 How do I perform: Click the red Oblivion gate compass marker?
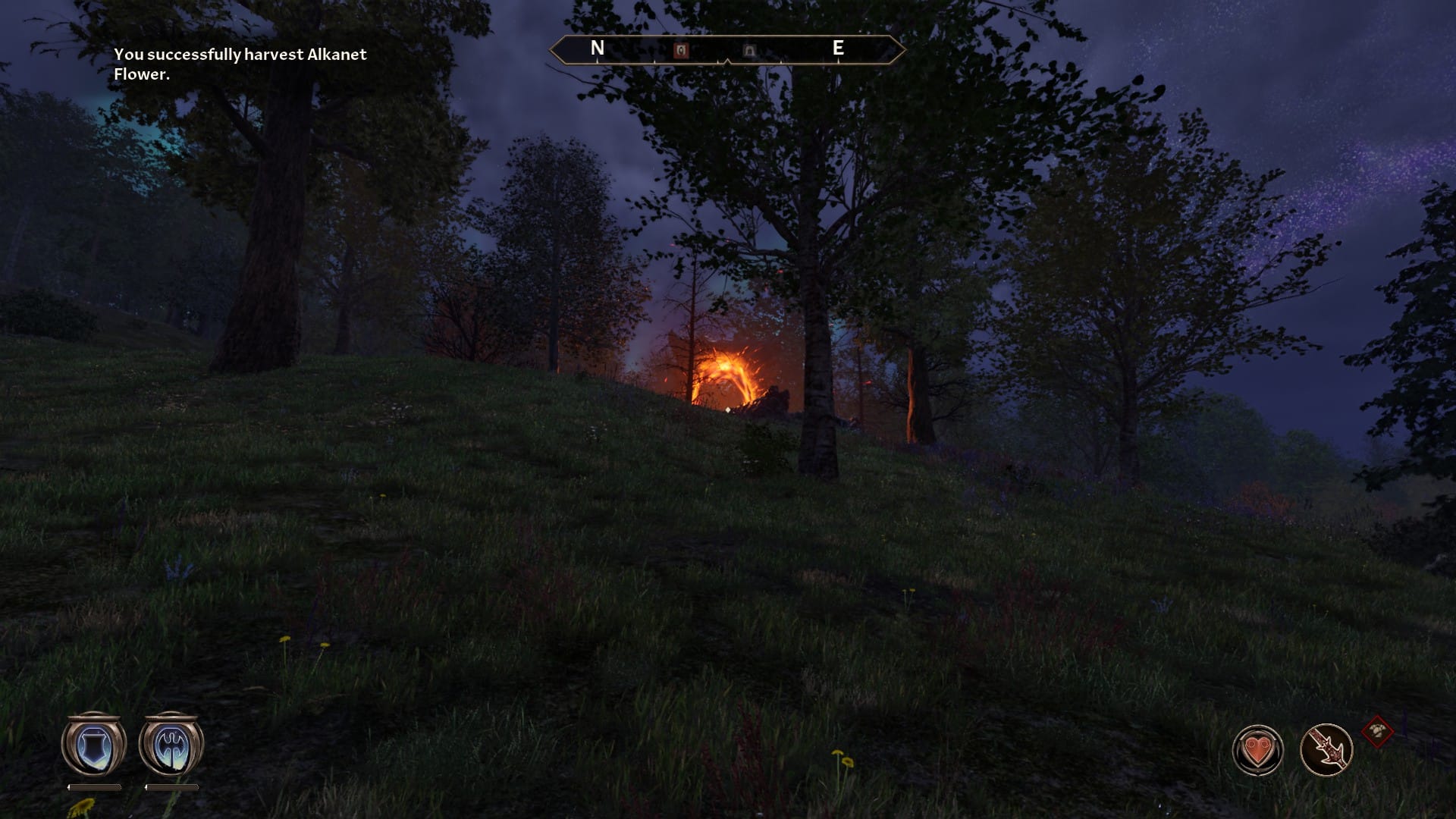pyautogui.click(x=681, y=50)
